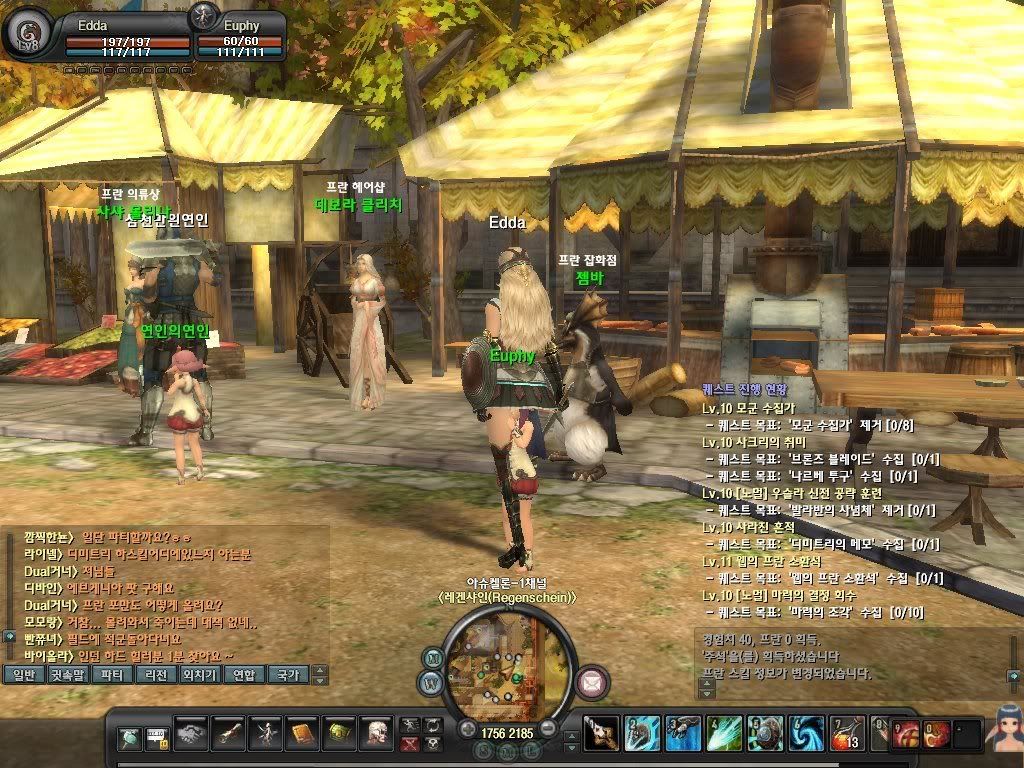Switch to the 일반 chat tab
The image size is (1024, 768).
pyautogui.click(x=23, y=675)
